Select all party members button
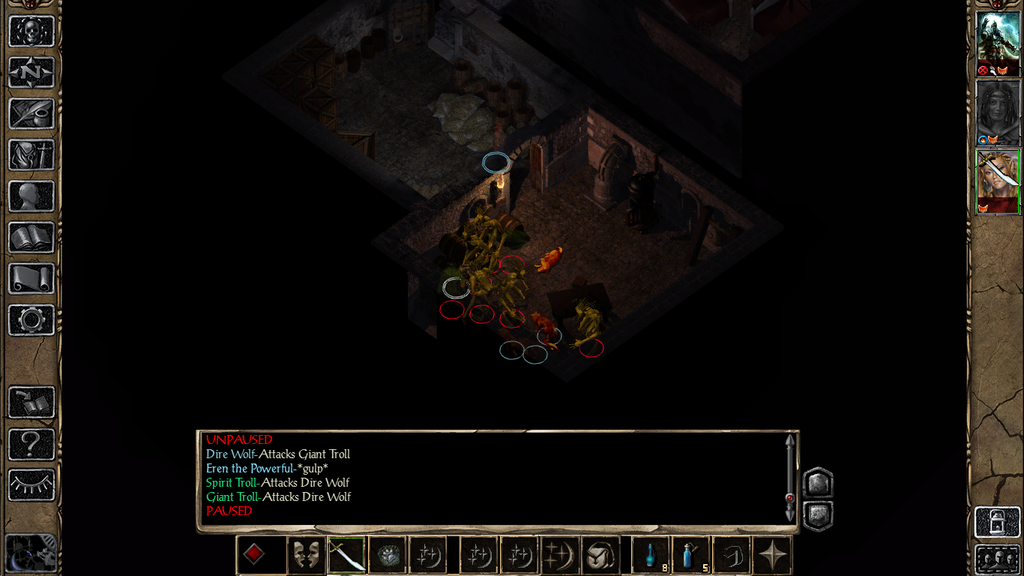This screenshot has width=1024, height=576. 997,558
